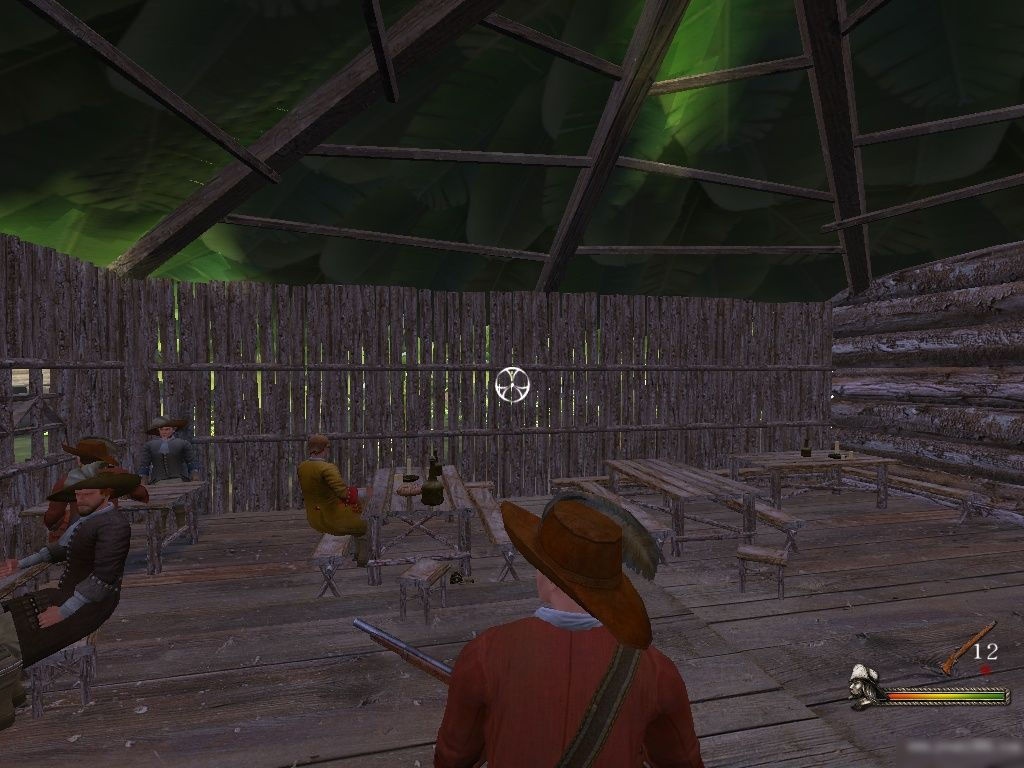Screen dimensions: 1024x768
Task: Select the musket weapon icon
Action: point(968,648)
